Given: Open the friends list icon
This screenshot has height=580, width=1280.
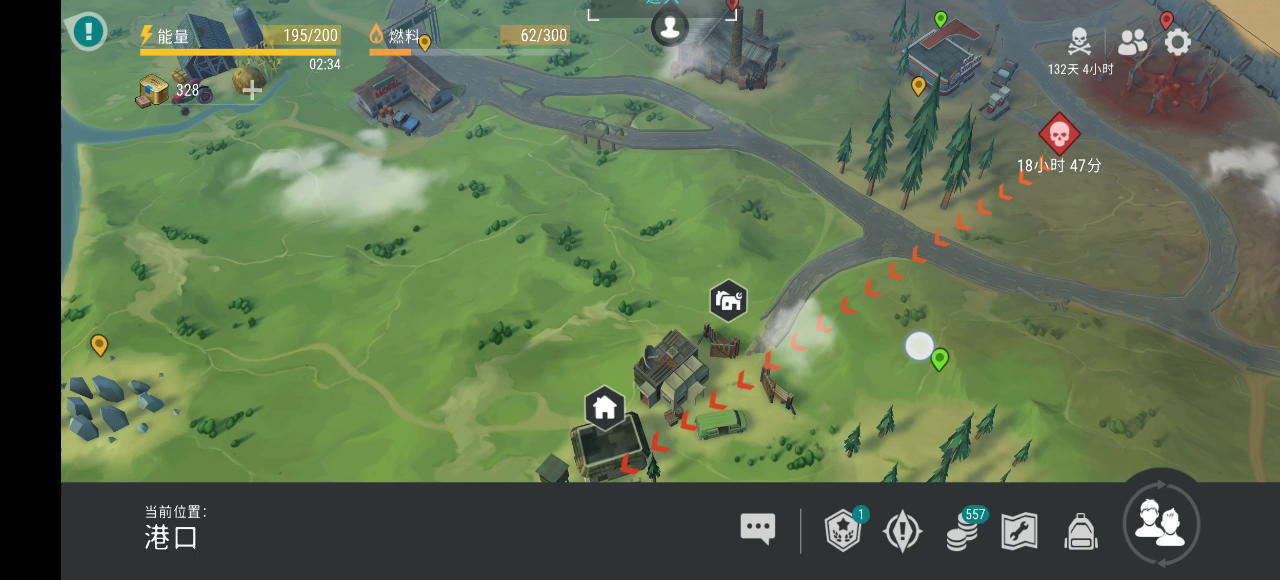Looking at the screenshot, I should click(1133, 42).
